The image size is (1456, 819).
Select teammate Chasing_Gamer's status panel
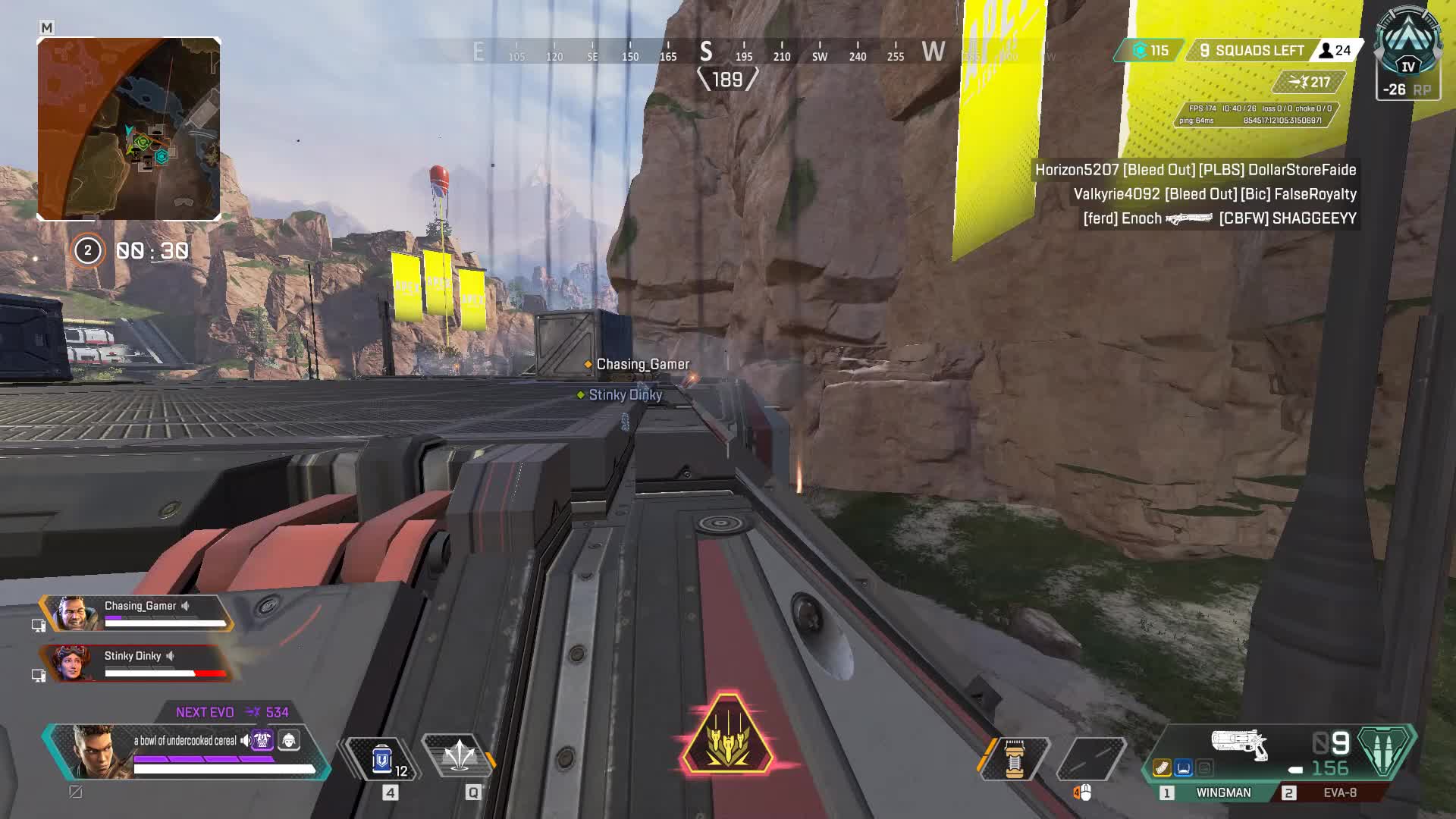(x=136, y=613)
